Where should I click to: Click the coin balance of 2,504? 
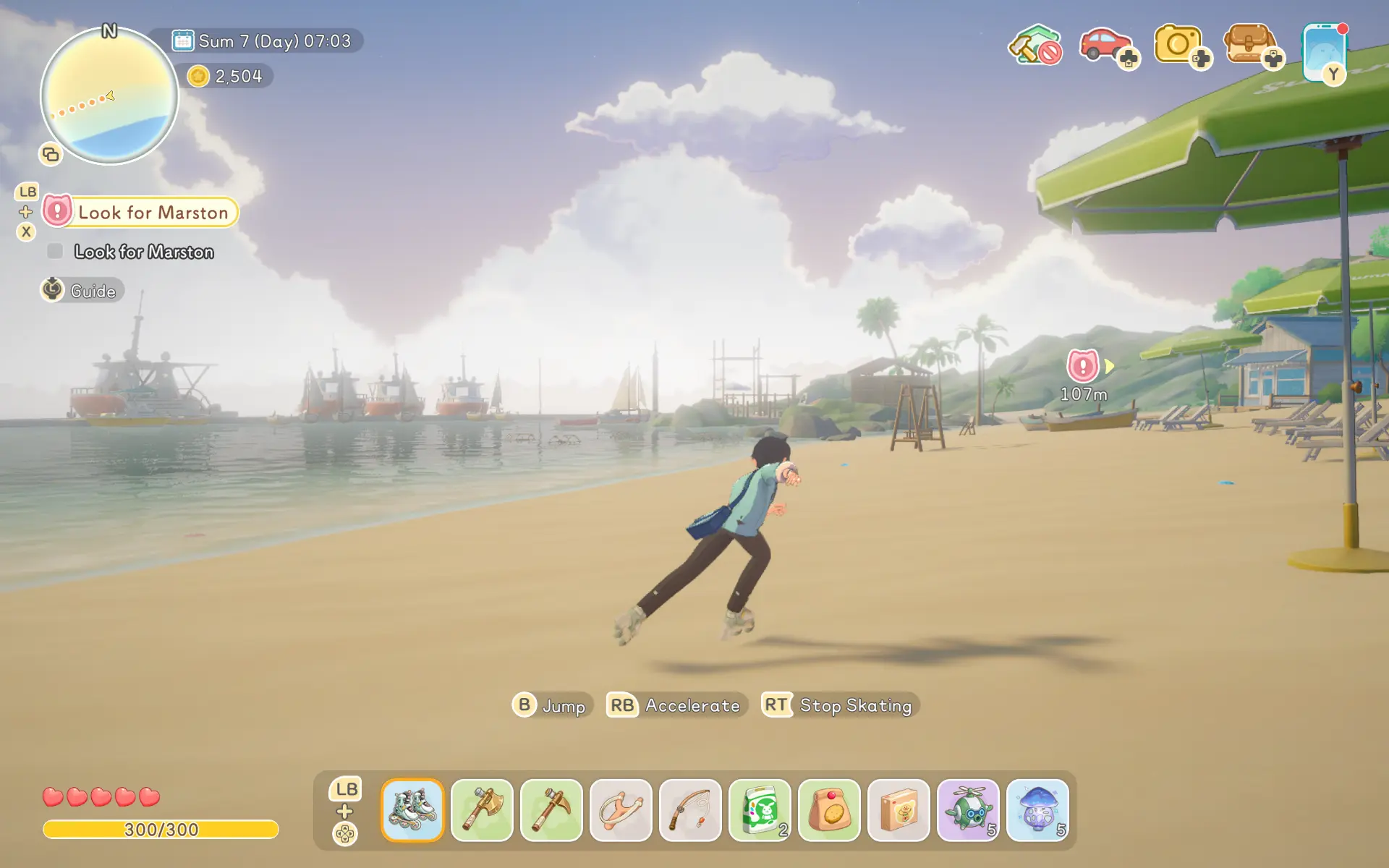coord(228,76)
